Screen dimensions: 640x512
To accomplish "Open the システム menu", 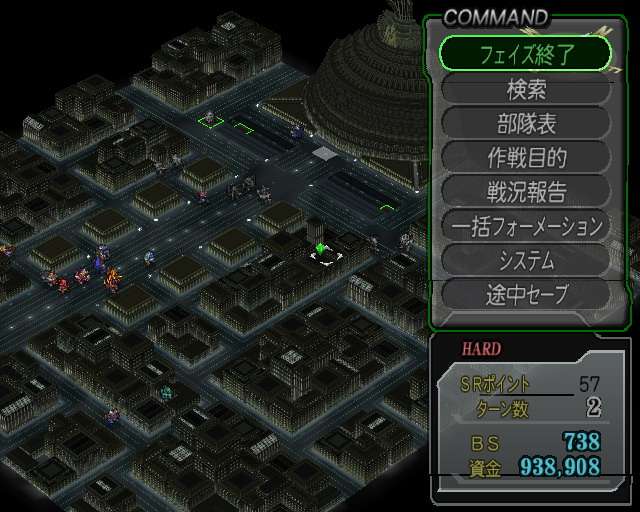I will pos(525,260).
